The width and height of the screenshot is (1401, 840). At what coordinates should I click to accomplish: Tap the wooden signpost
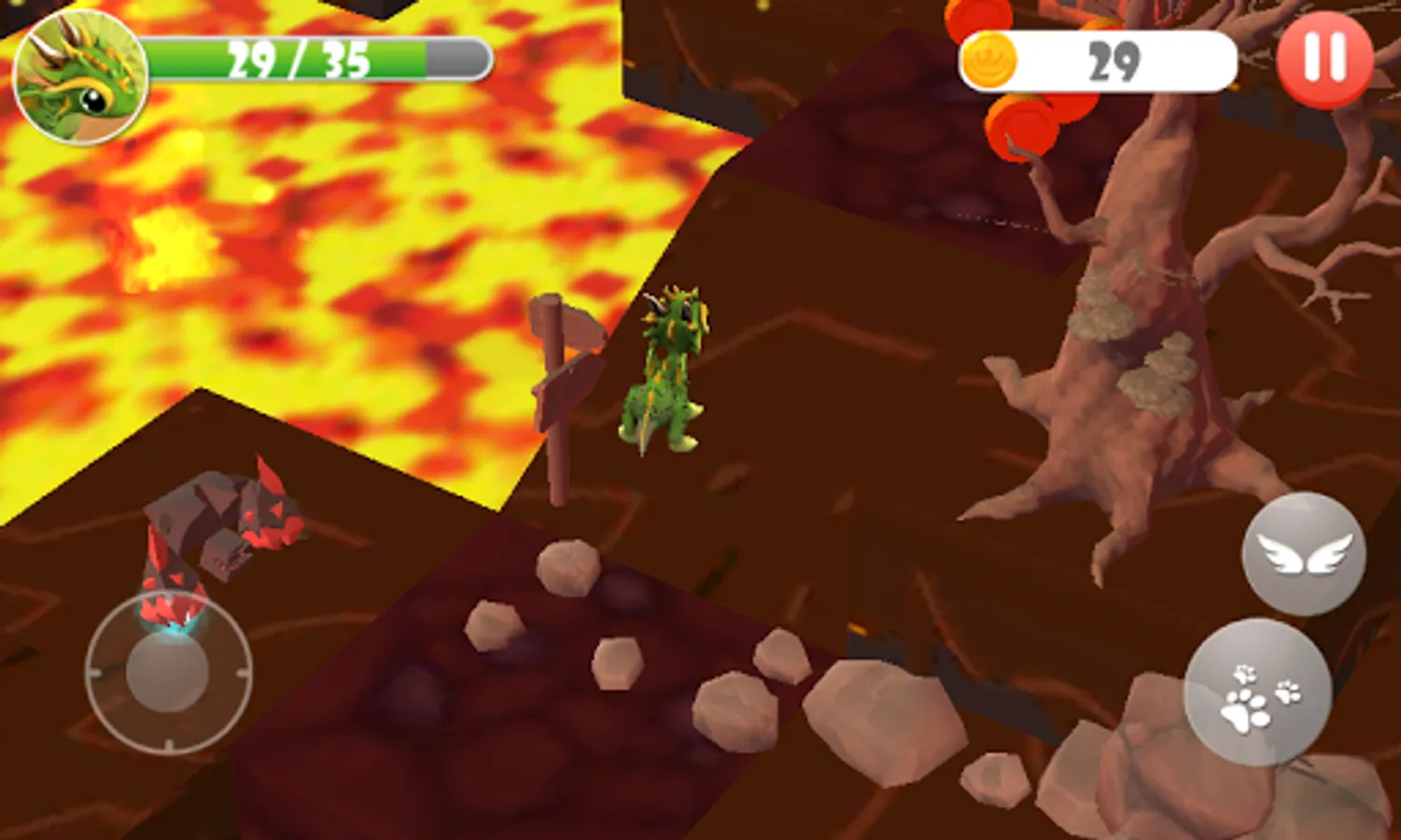pyautogui.click(x=560, y=383)
